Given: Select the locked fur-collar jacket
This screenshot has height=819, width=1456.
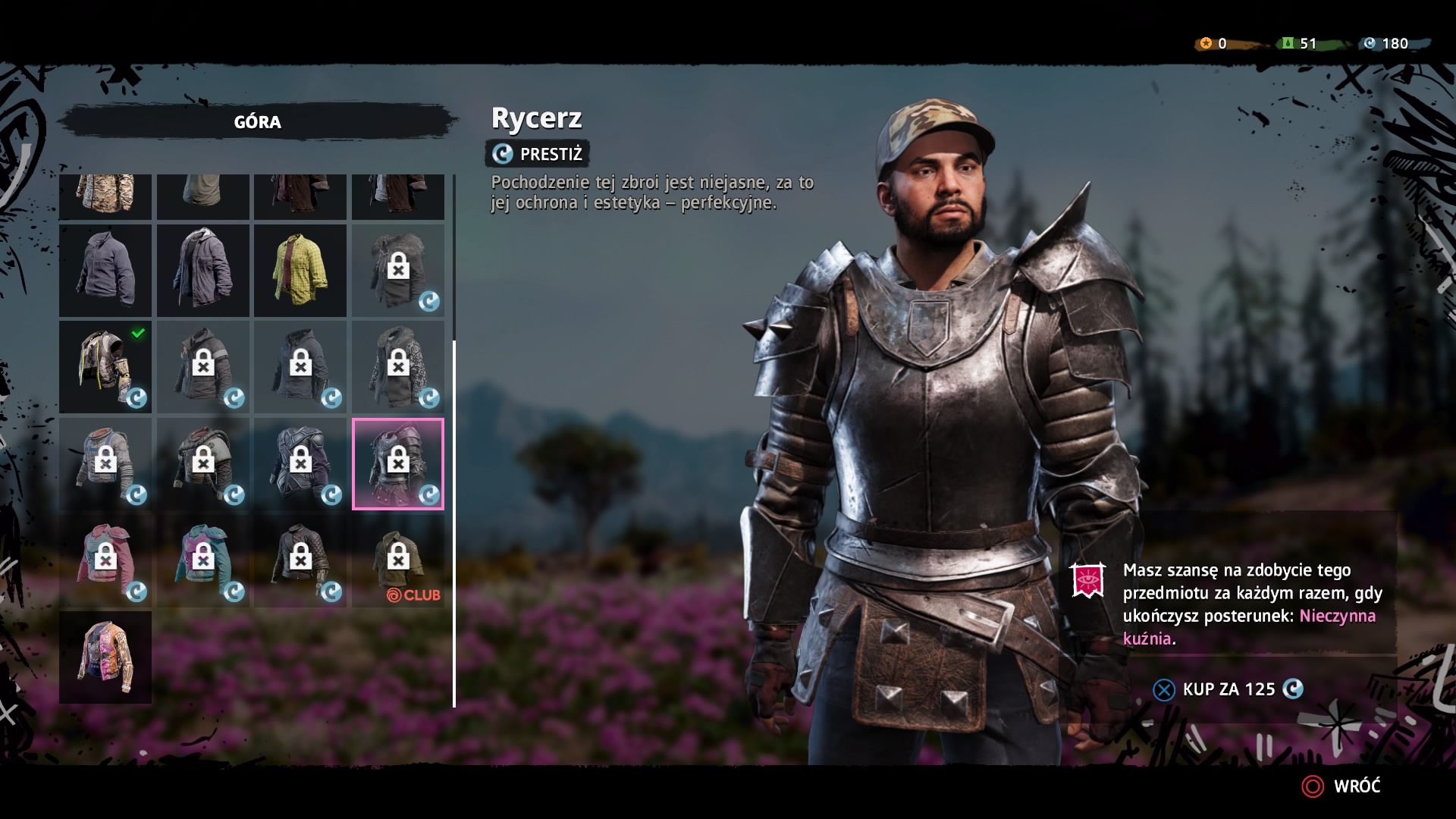Looking at the screenshot, I should [398, 270].
